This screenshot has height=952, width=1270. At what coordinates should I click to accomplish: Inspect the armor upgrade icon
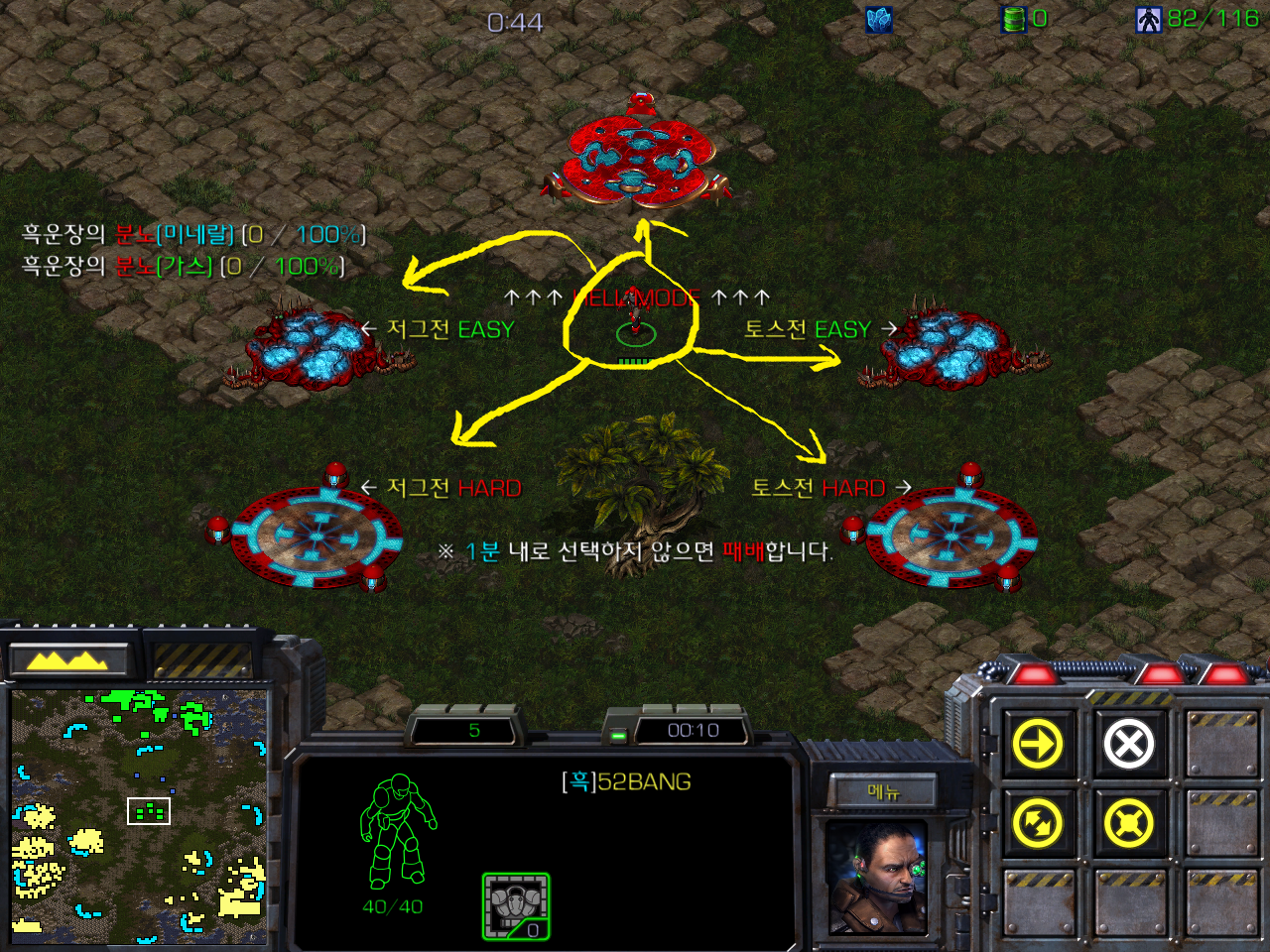click(x=516, y=906)
